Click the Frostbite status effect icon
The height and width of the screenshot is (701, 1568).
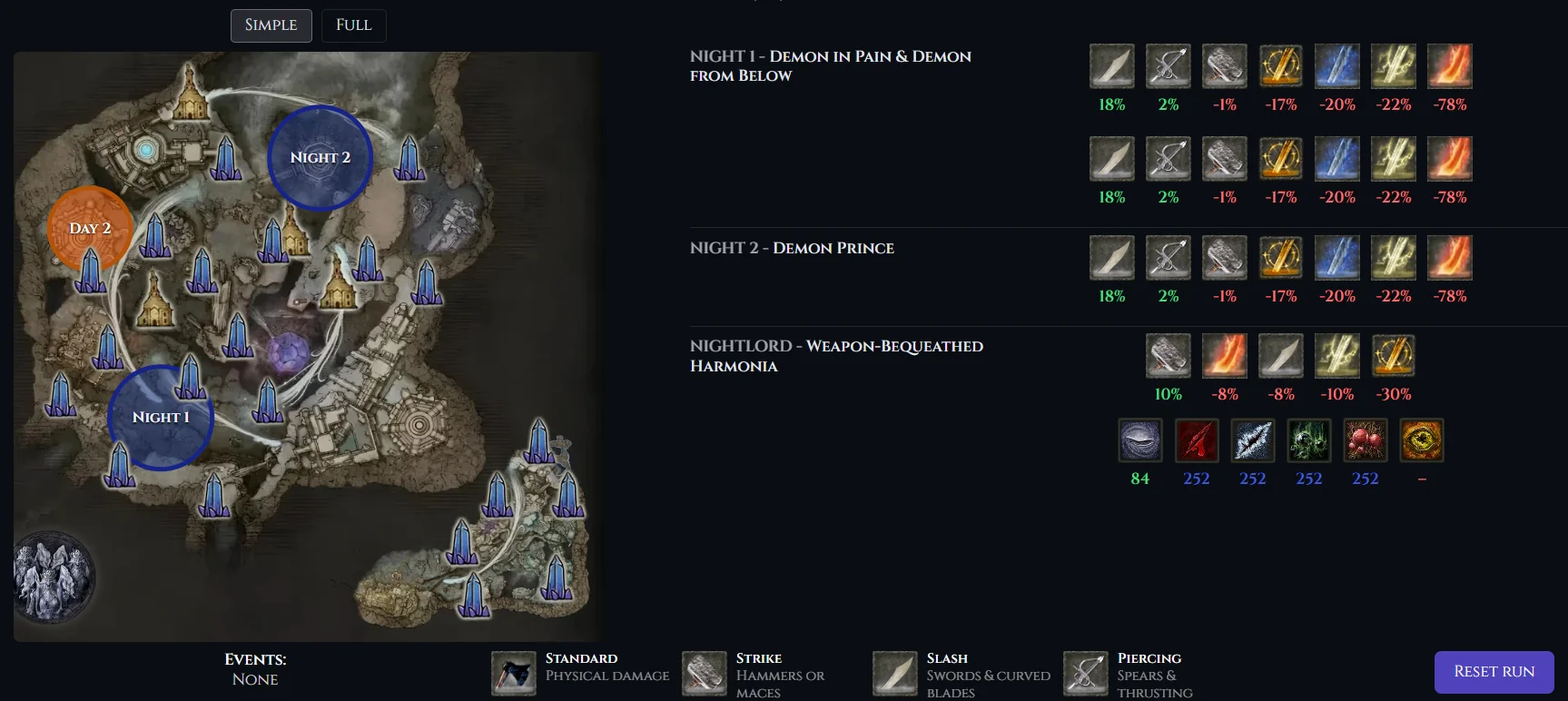(x=1253, y=439)
